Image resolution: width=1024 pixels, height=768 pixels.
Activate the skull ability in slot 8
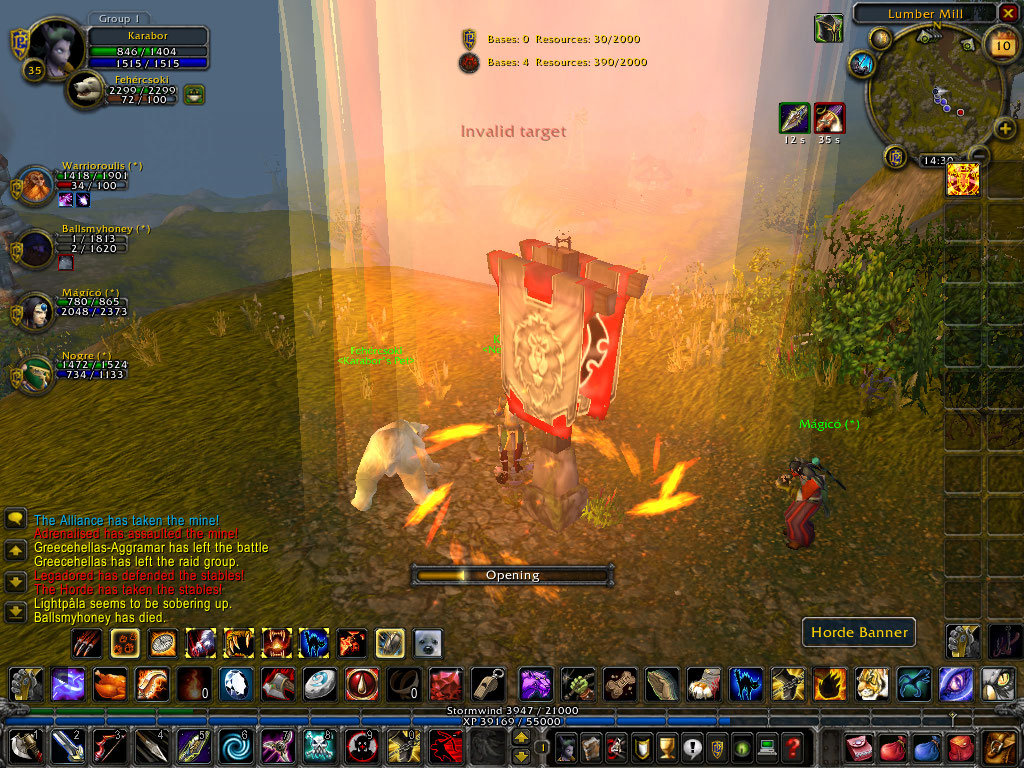point(319,747)
